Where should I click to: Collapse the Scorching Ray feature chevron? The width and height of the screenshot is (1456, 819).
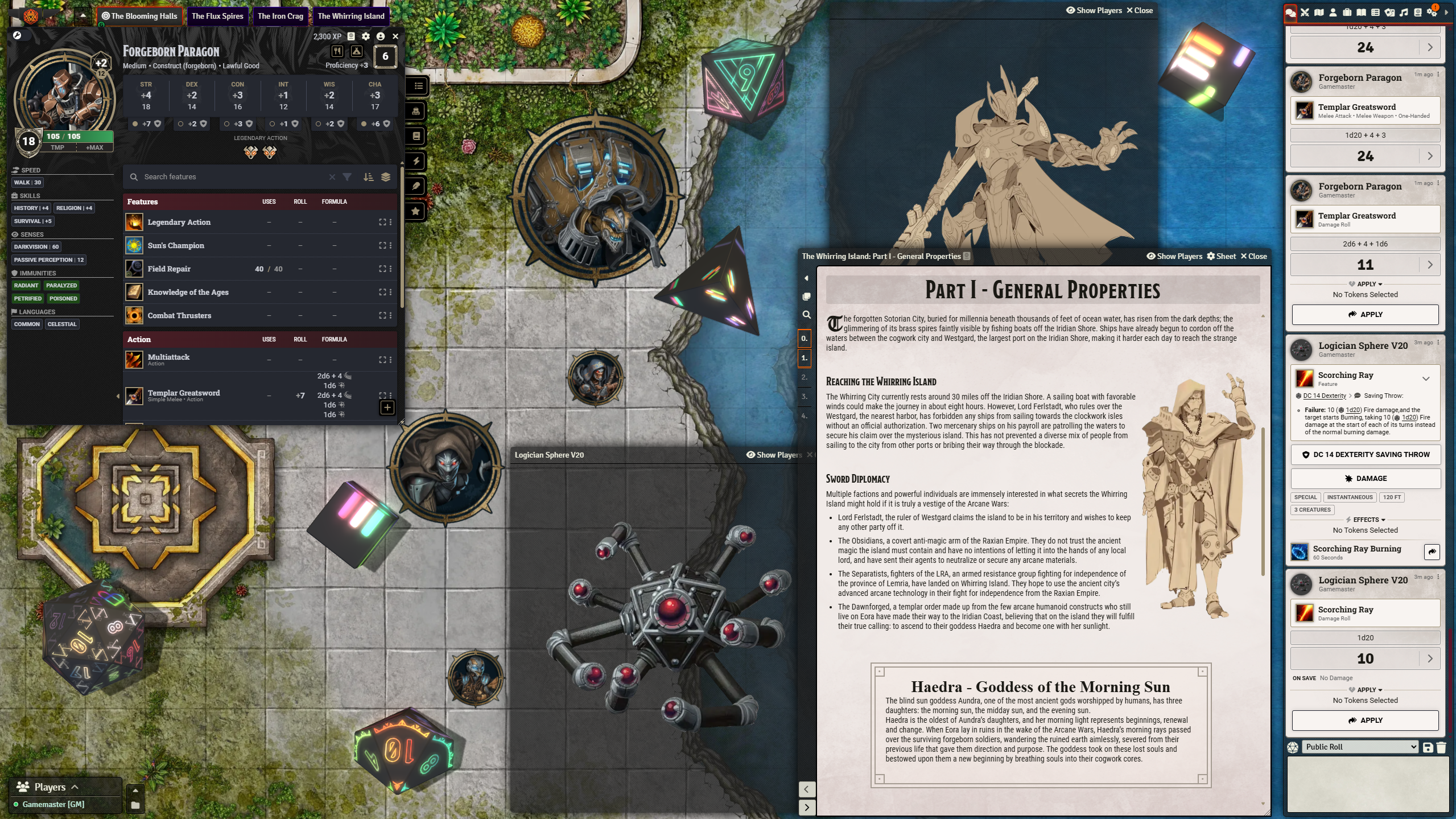pos(1426,378)
